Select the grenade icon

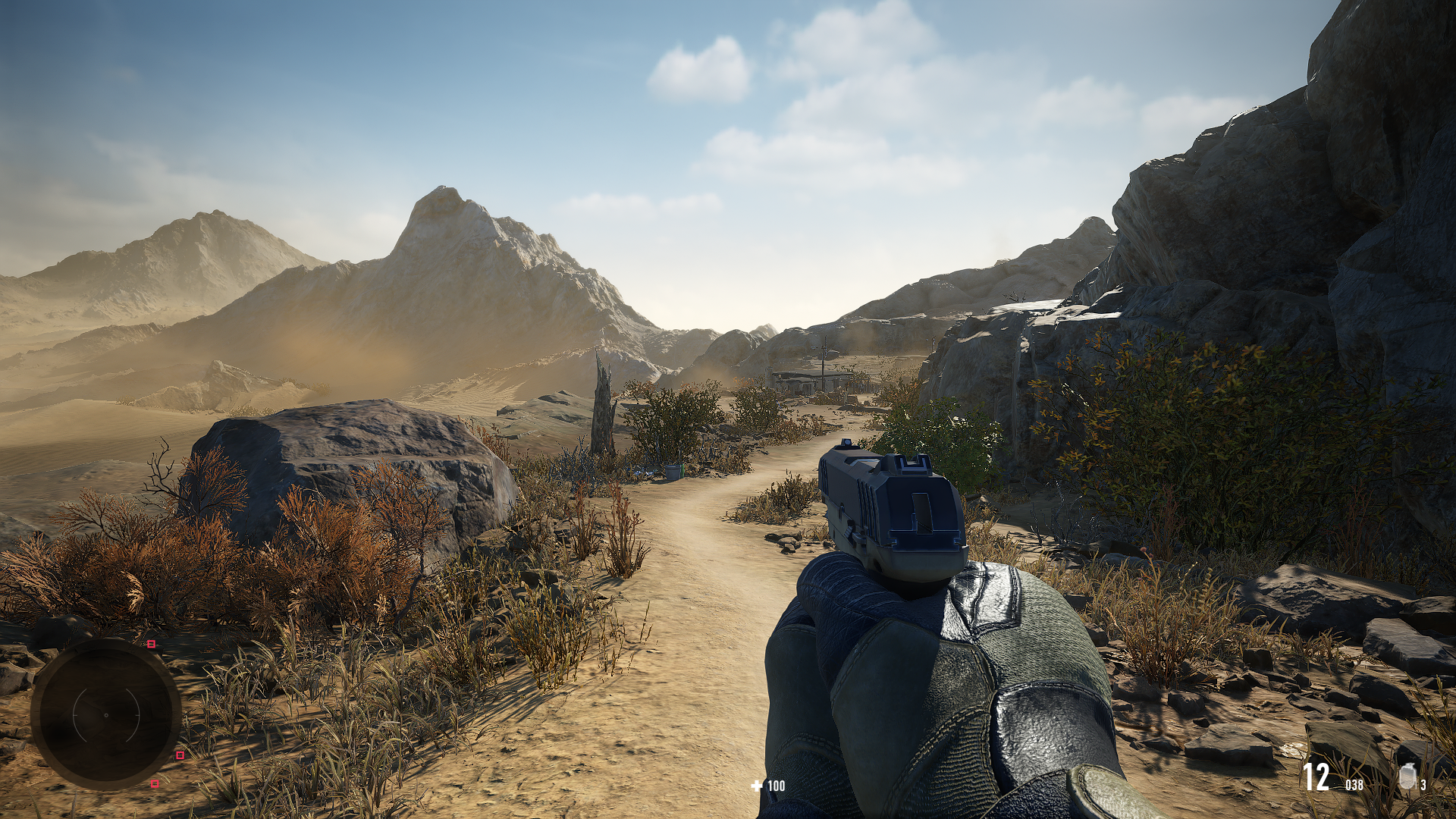[1407, 777]
